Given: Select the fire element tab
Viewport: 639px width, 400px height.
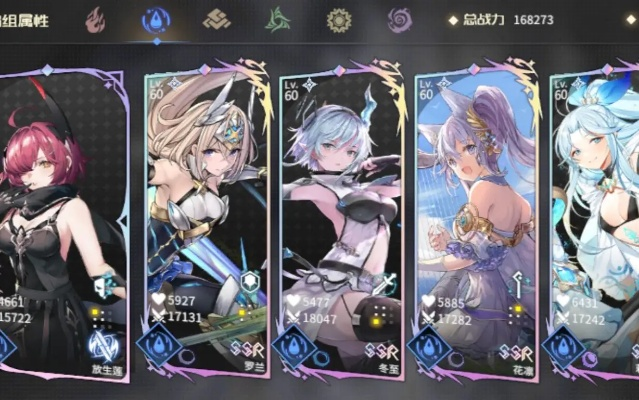Looking at the screenshot, I should (x=96, y=19).
